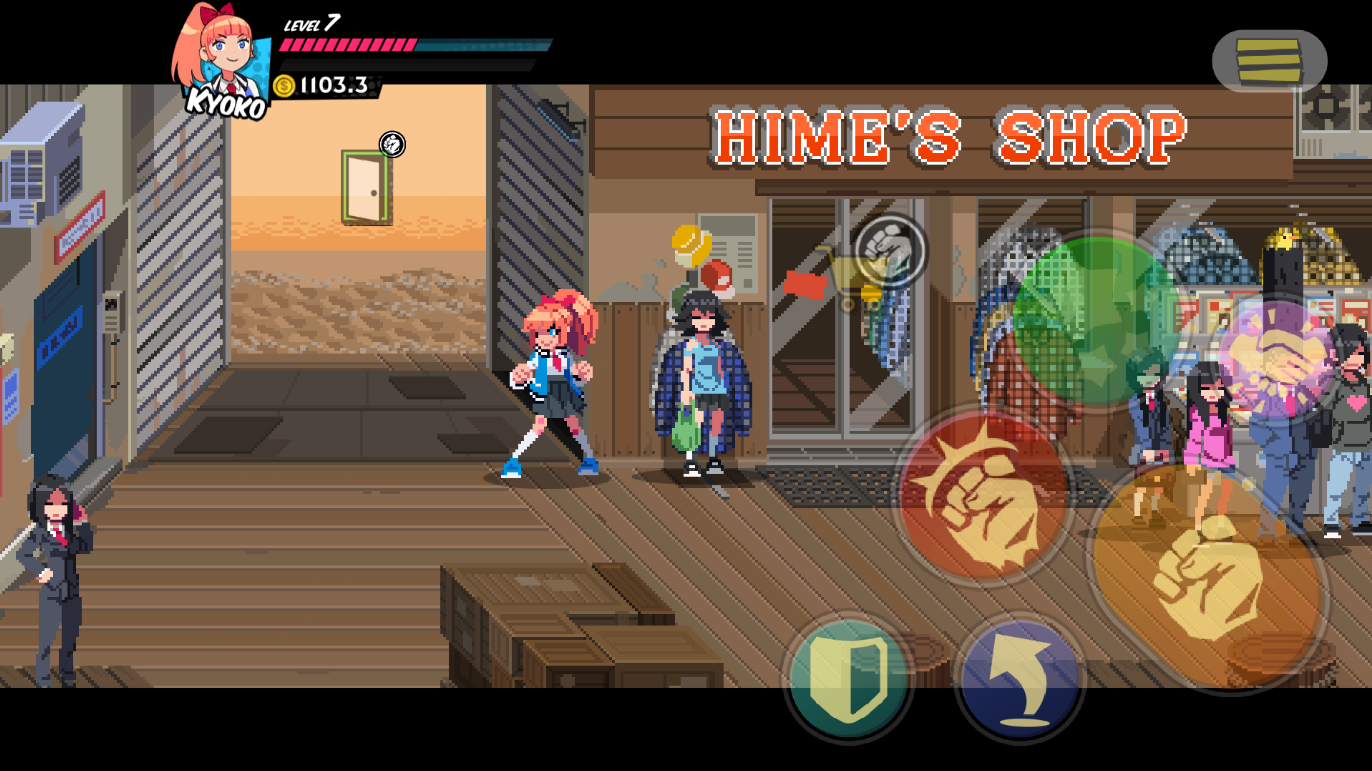The height and width of the screenshot is (771, 1372).
Task: Tap the fist prompt above the door icon
Action: (x=392, y=145)
